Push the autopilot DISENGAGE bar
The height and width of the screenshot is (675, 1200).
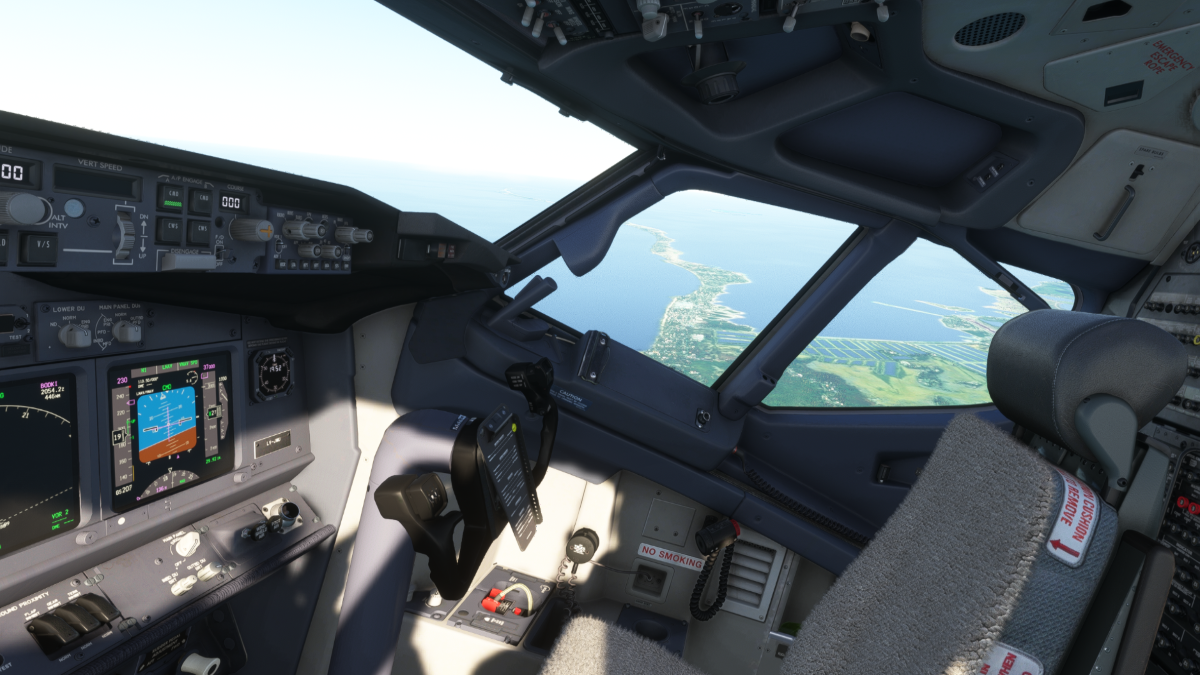pyautogui.click(x=187, y=261)
